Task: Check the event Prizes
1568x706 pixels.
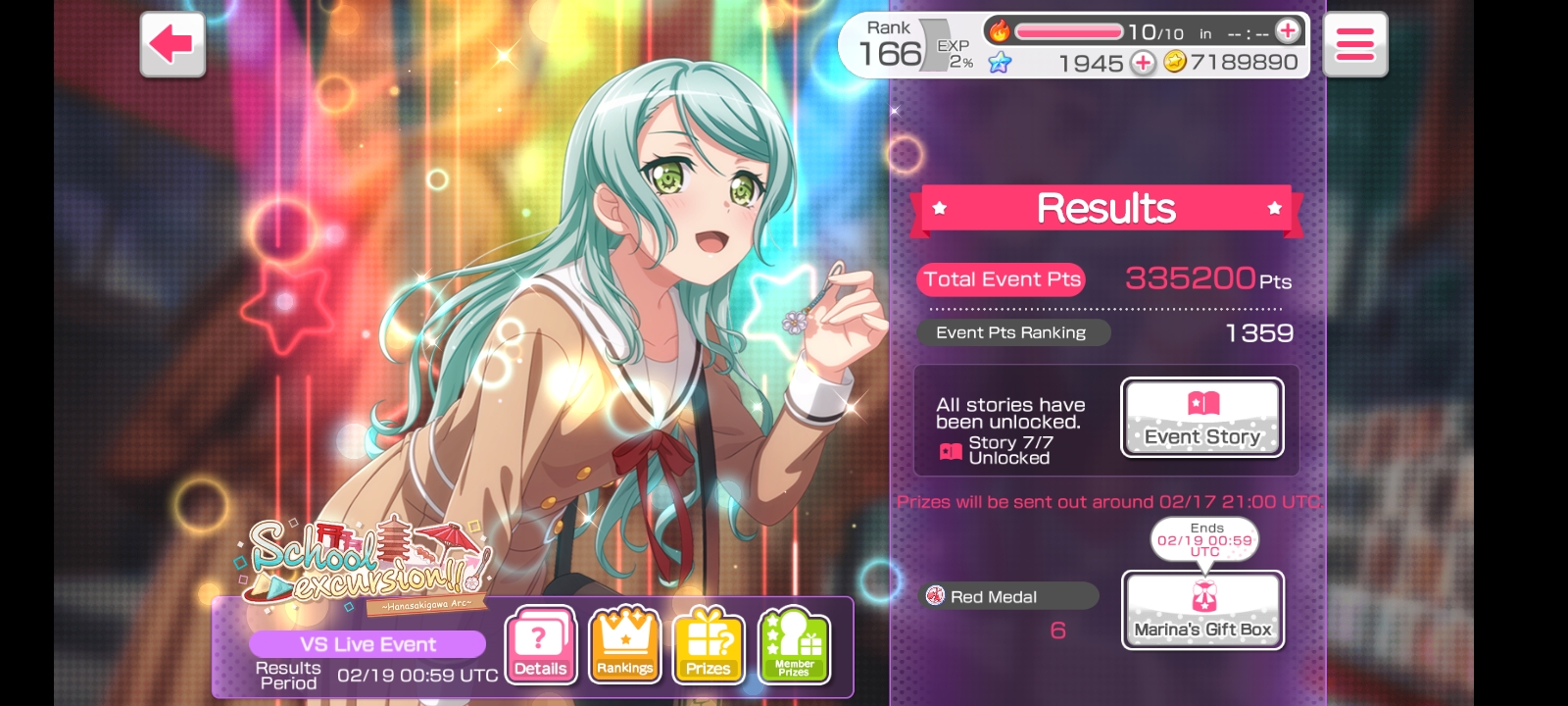Action: (x=709, y=645)
